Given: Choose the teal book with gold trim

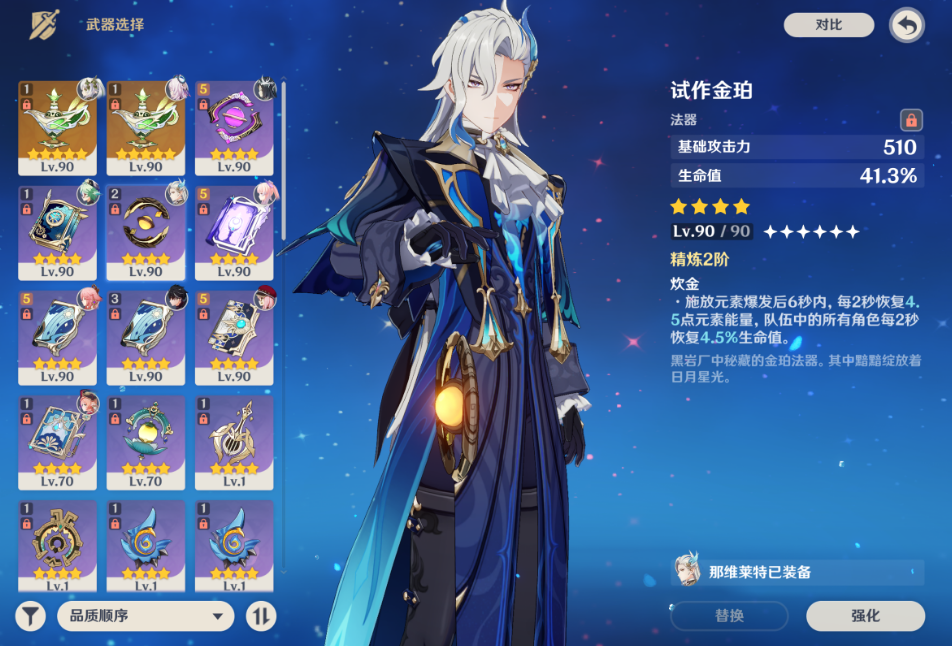Looking at the screenshot, I should [58, 230].
